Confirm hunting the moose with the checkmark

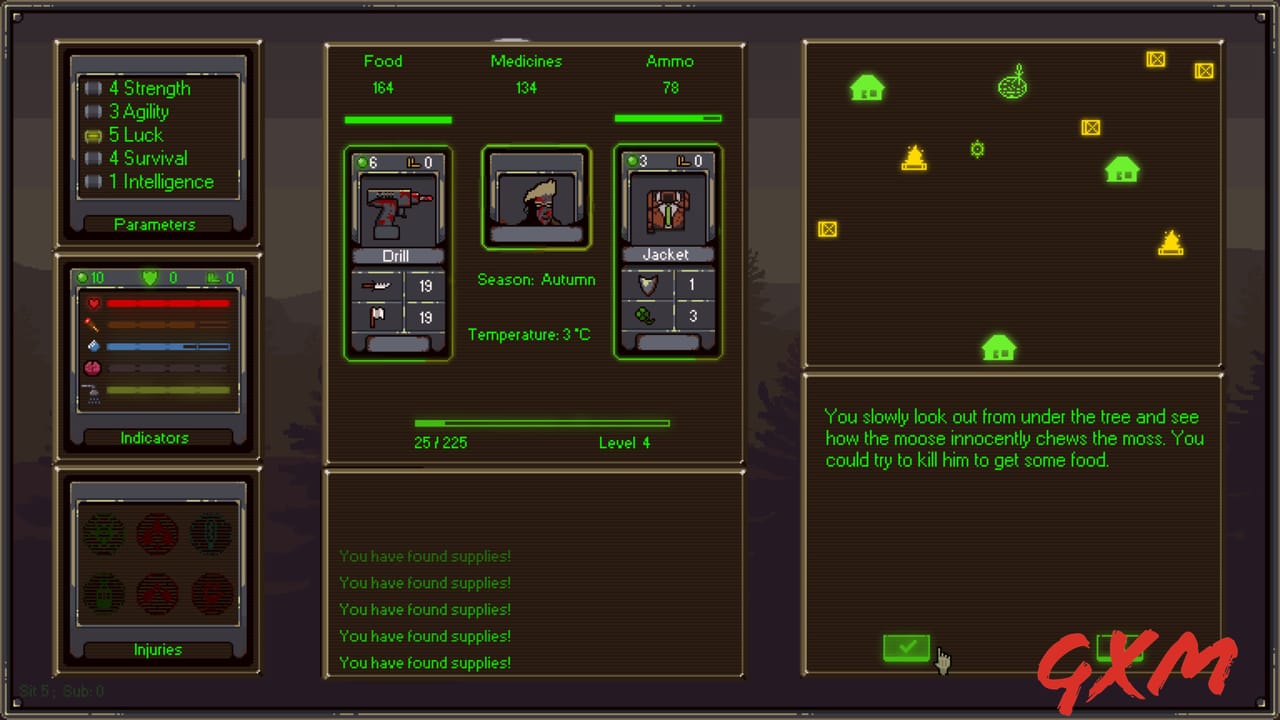906,648
